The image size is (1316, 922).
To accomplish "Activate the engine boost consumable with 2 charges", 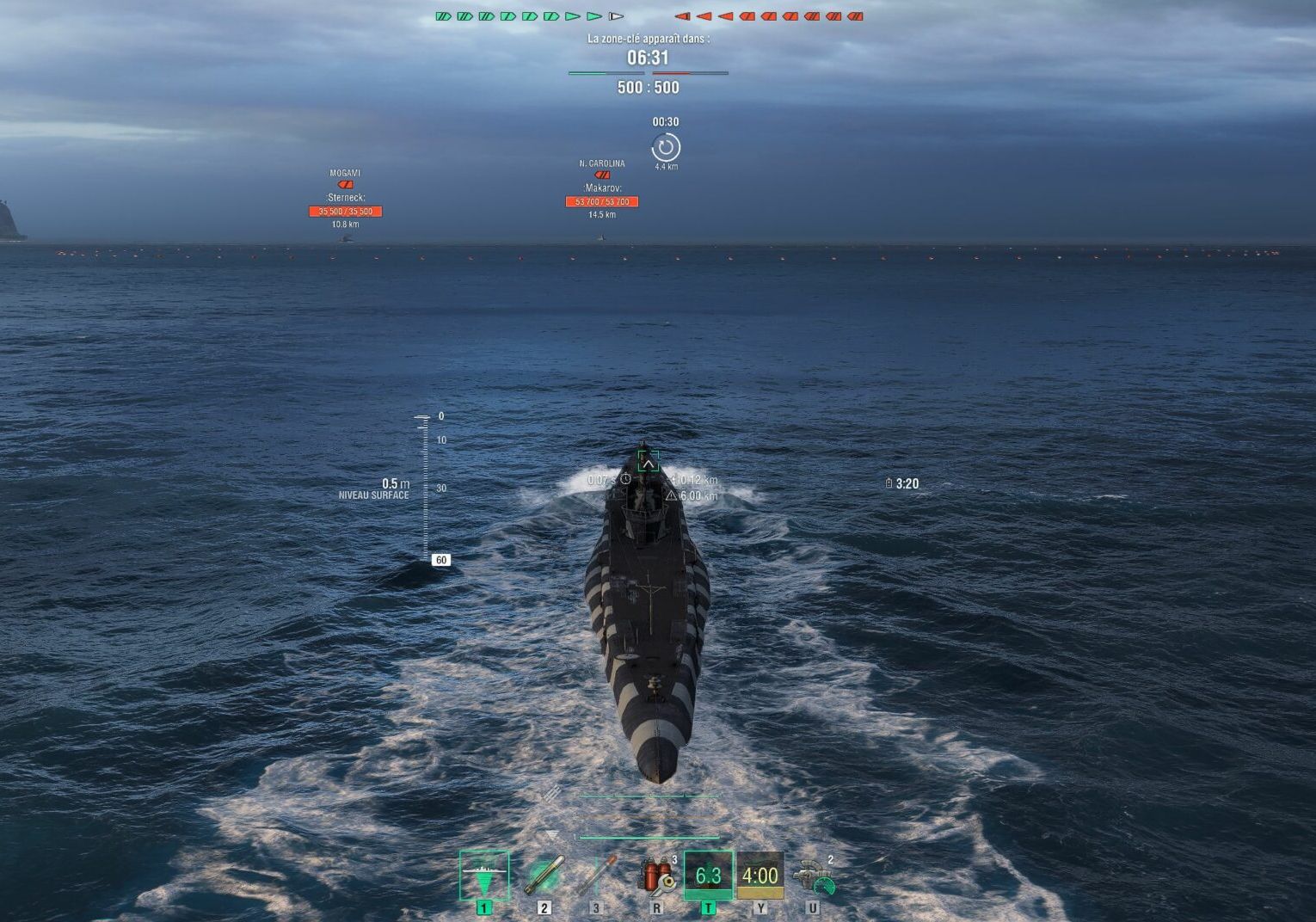I will pos(815,877).
